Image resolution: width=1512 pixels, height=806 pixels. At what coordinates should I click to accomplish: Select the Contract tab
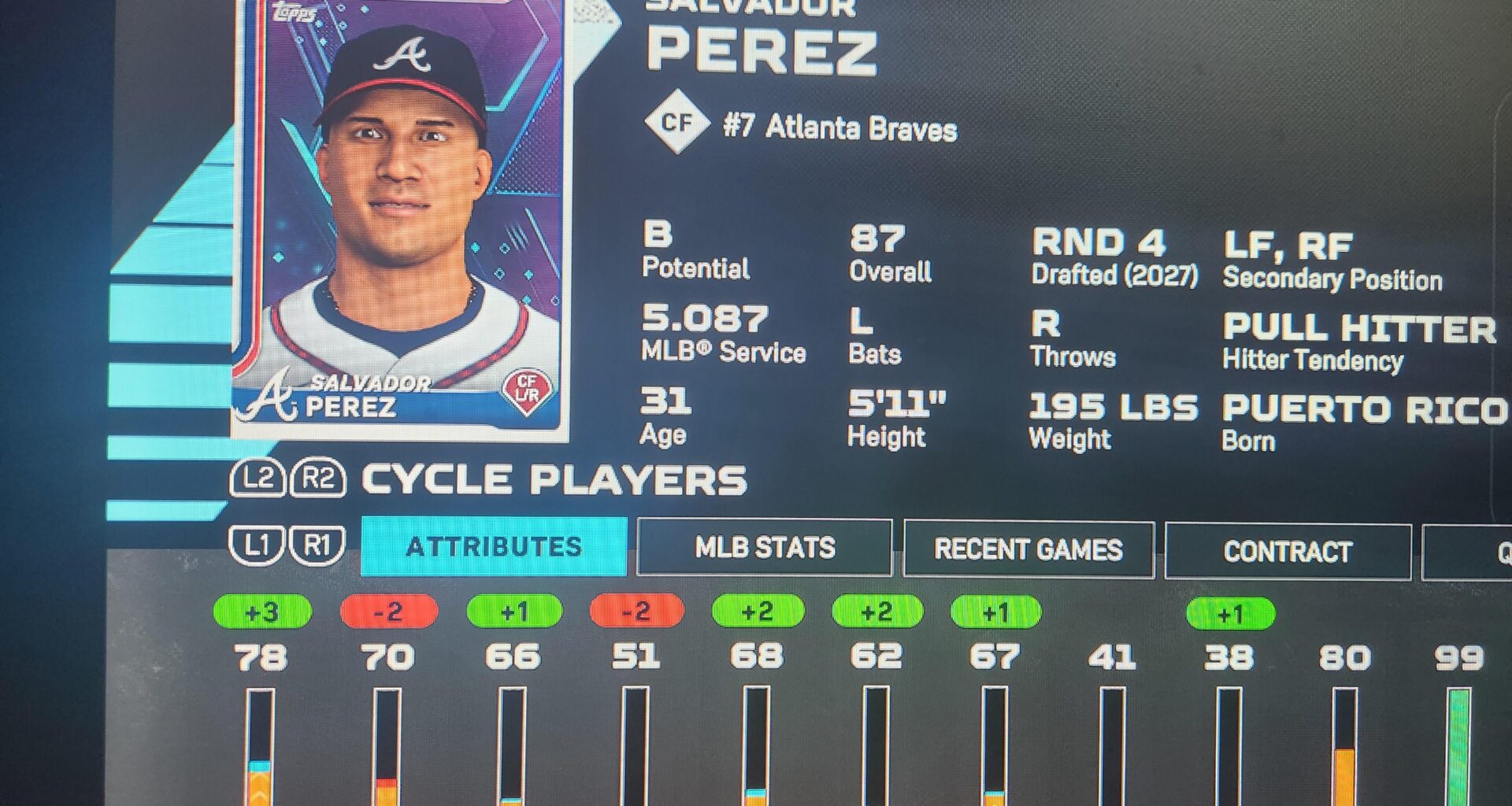(1287, 552)
